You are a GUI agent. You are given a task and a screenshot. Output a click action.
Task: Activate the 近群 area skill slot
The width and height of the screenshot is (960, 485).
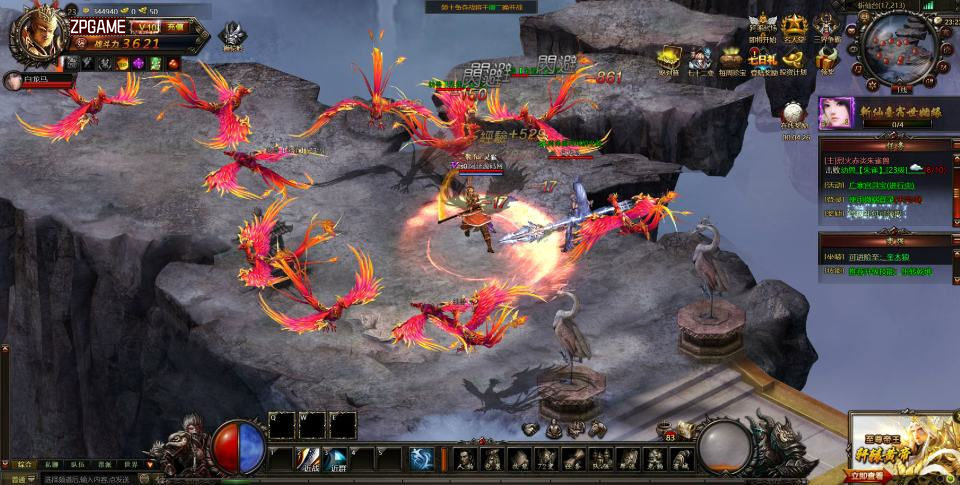339,458
